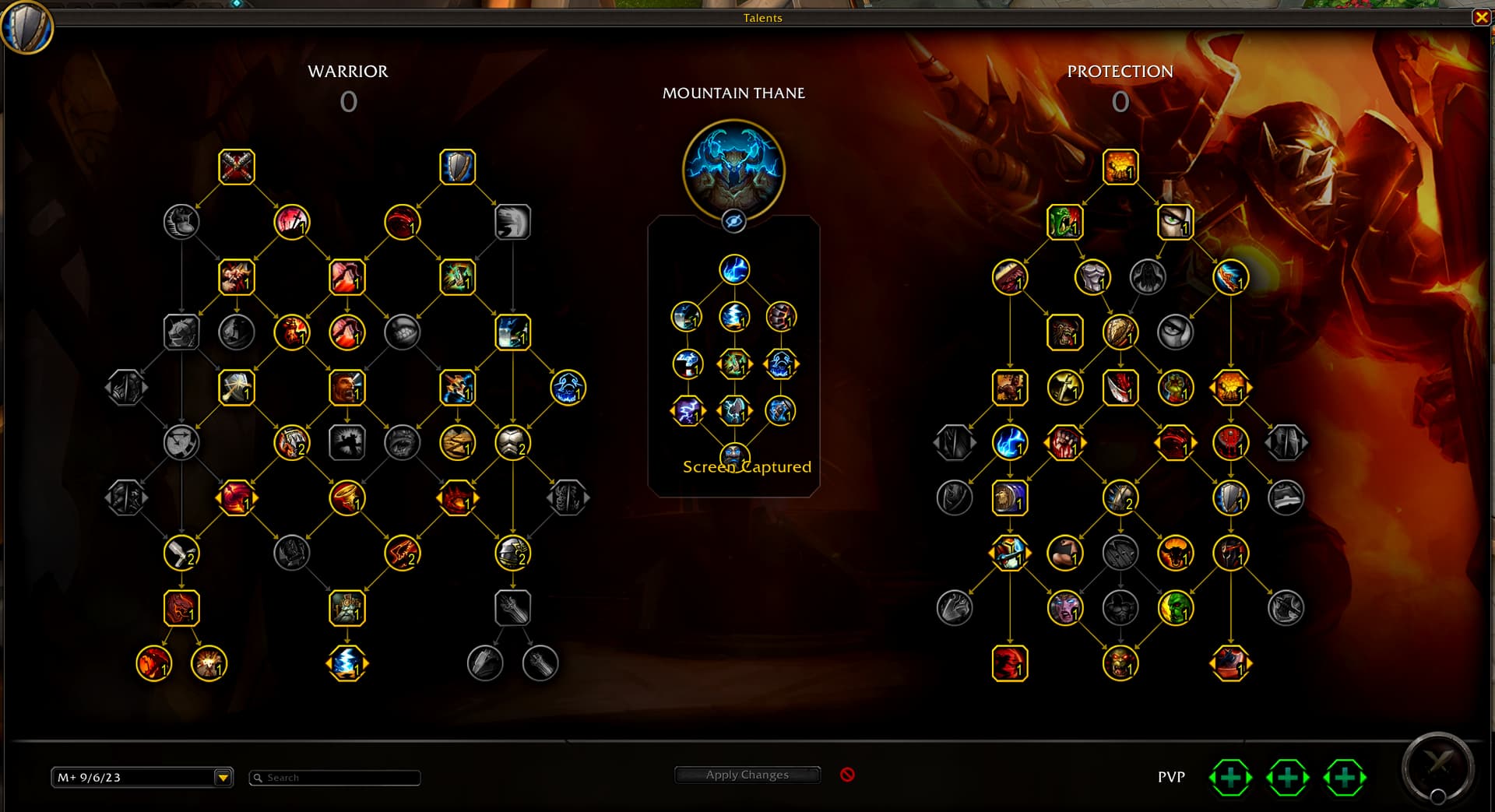Select the glowing eye face talent in Protection
Screen dimensions: 1495x812
tap(1175, 222)
